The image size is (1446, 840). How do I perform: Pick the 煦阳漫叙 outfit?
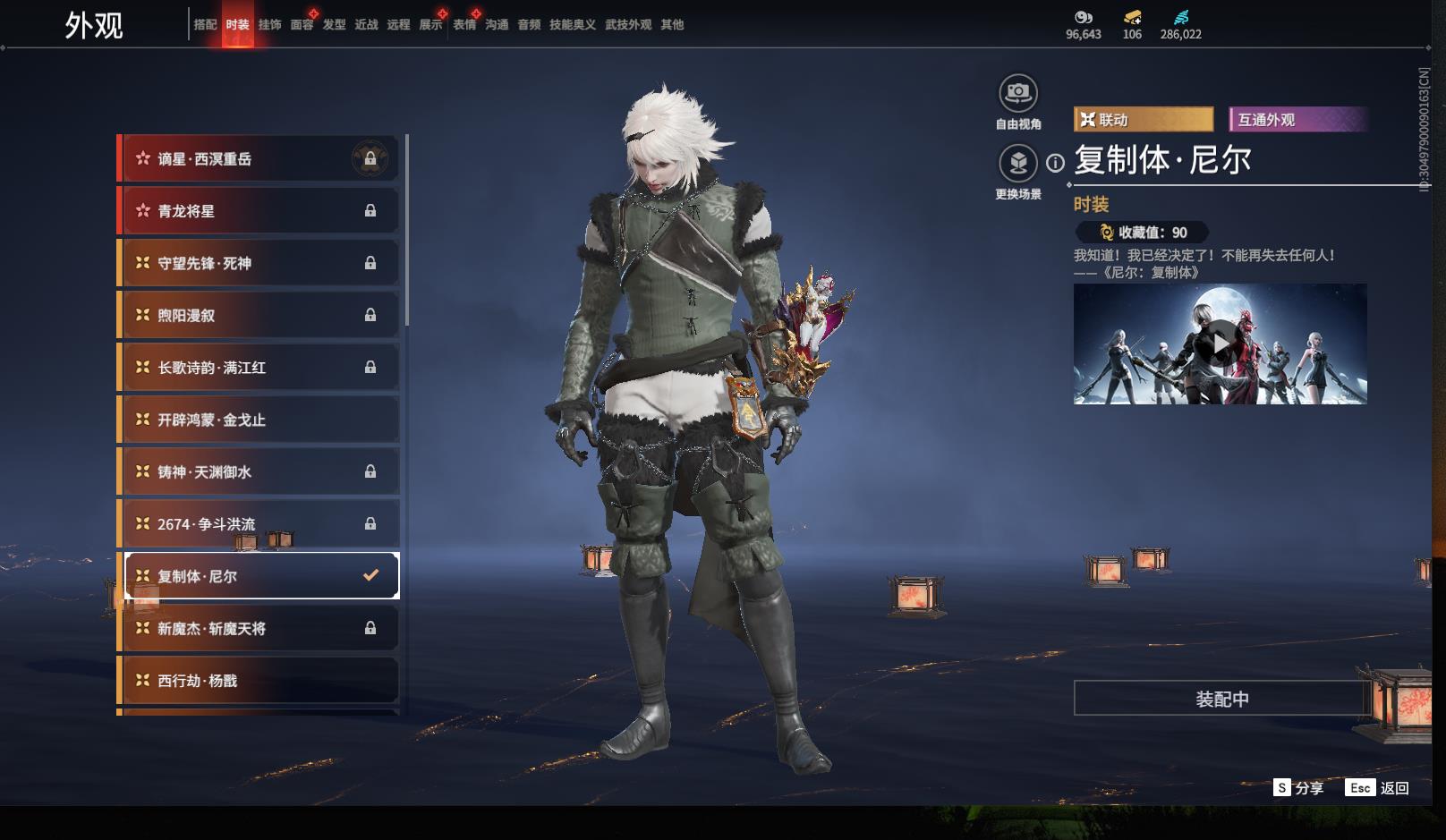(x=259, y=315)
